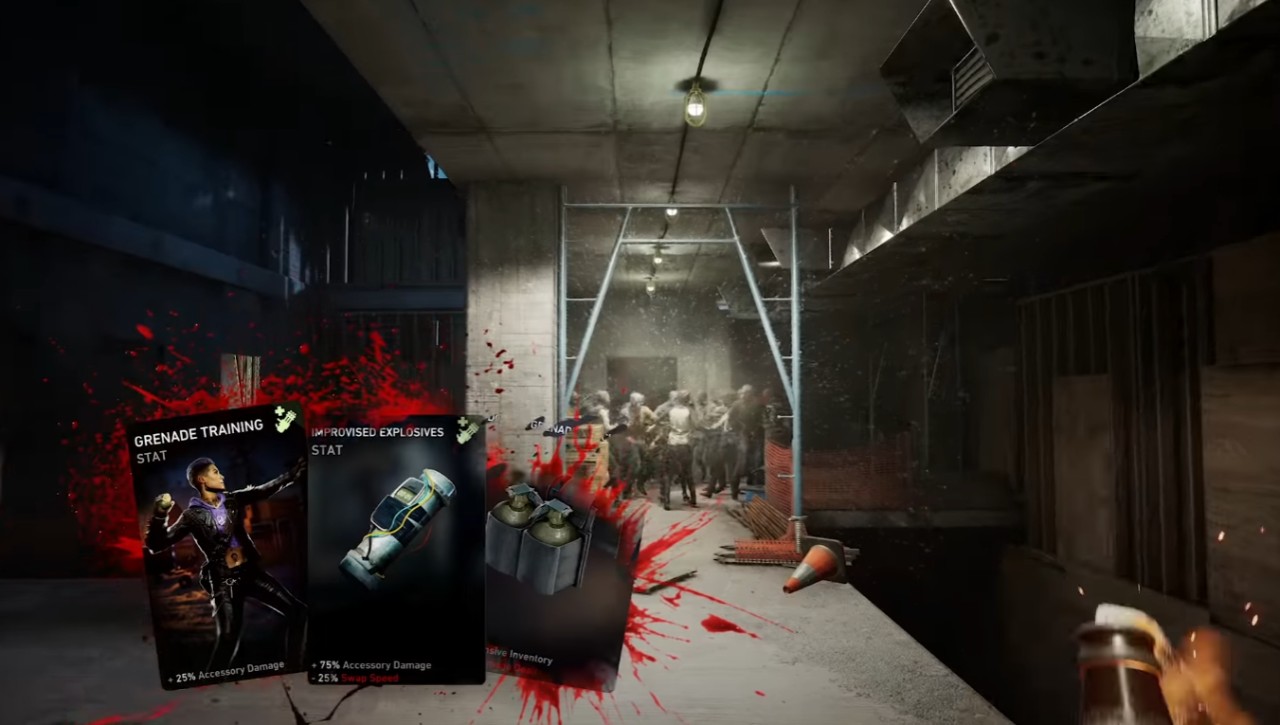Select the Grenade Training card

tap(220, 545)
